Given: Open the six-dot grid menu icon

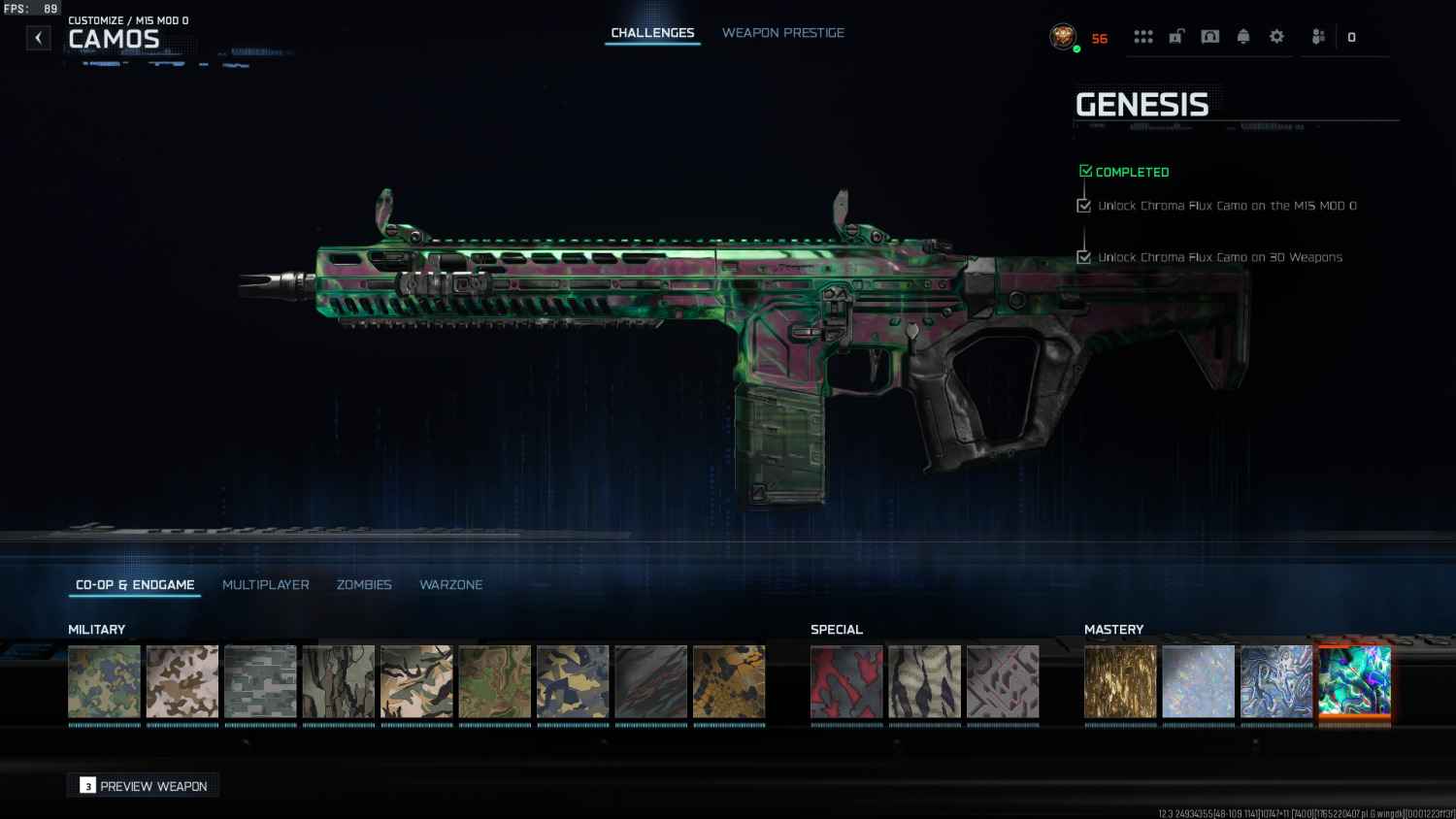Looking at the screenshot, I should 1143,37.
